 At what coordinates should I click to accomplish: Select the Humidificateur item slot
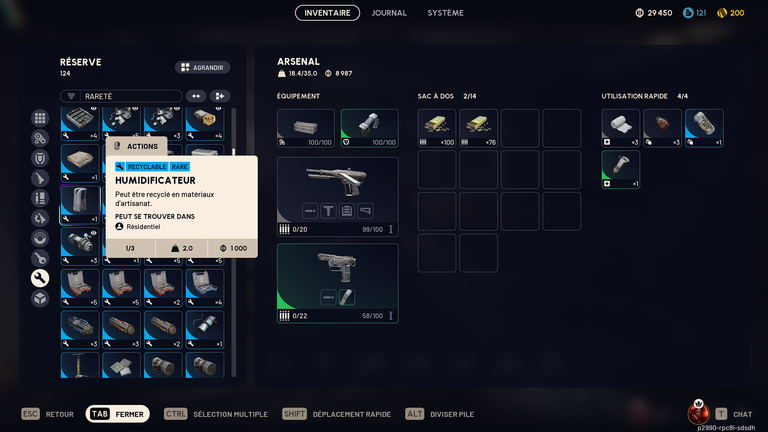pyautogui.click(x=80, y=203)
